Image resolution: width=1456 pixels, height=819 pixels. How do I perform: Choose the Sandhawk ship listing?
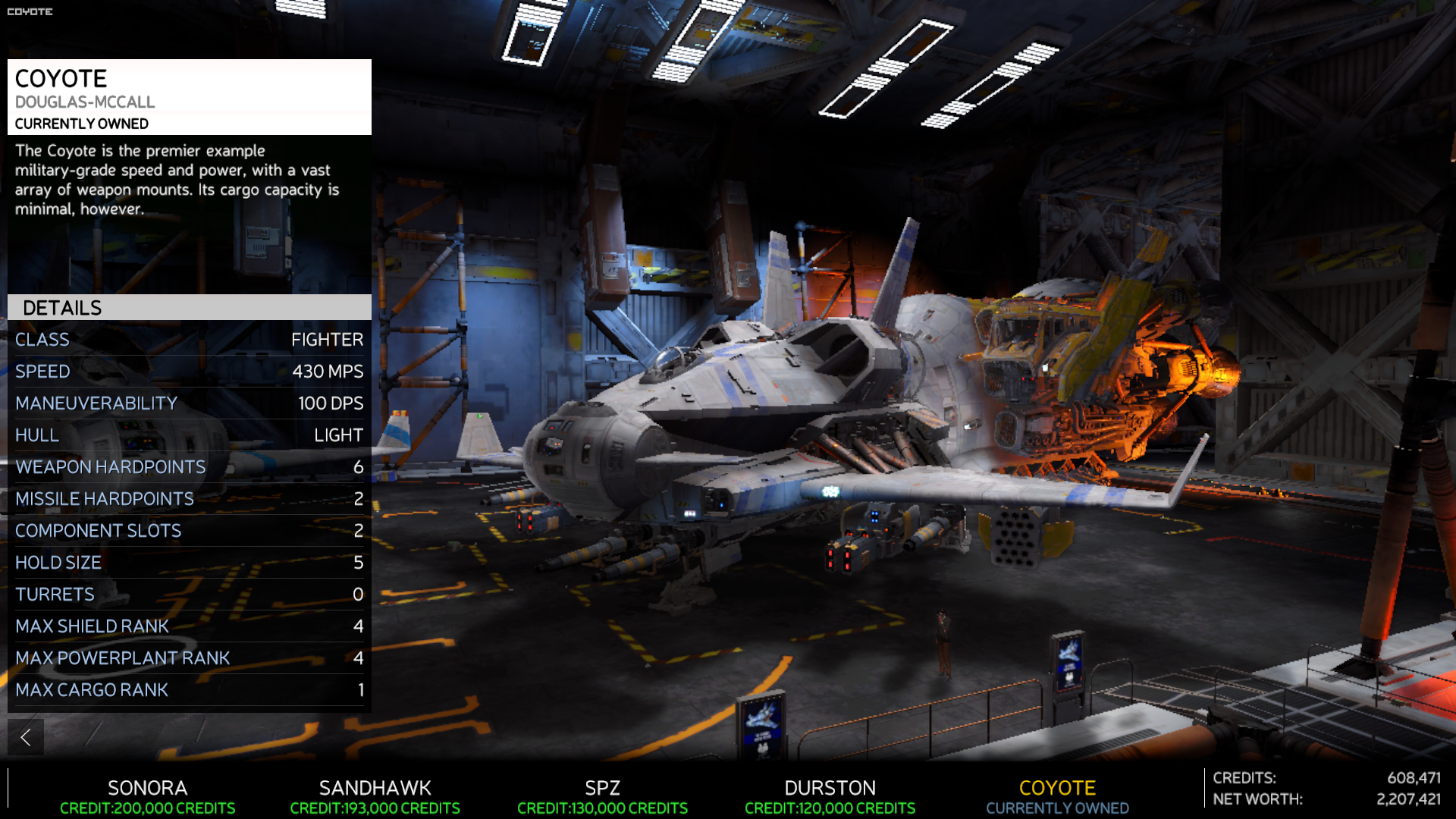pos(375,796)
